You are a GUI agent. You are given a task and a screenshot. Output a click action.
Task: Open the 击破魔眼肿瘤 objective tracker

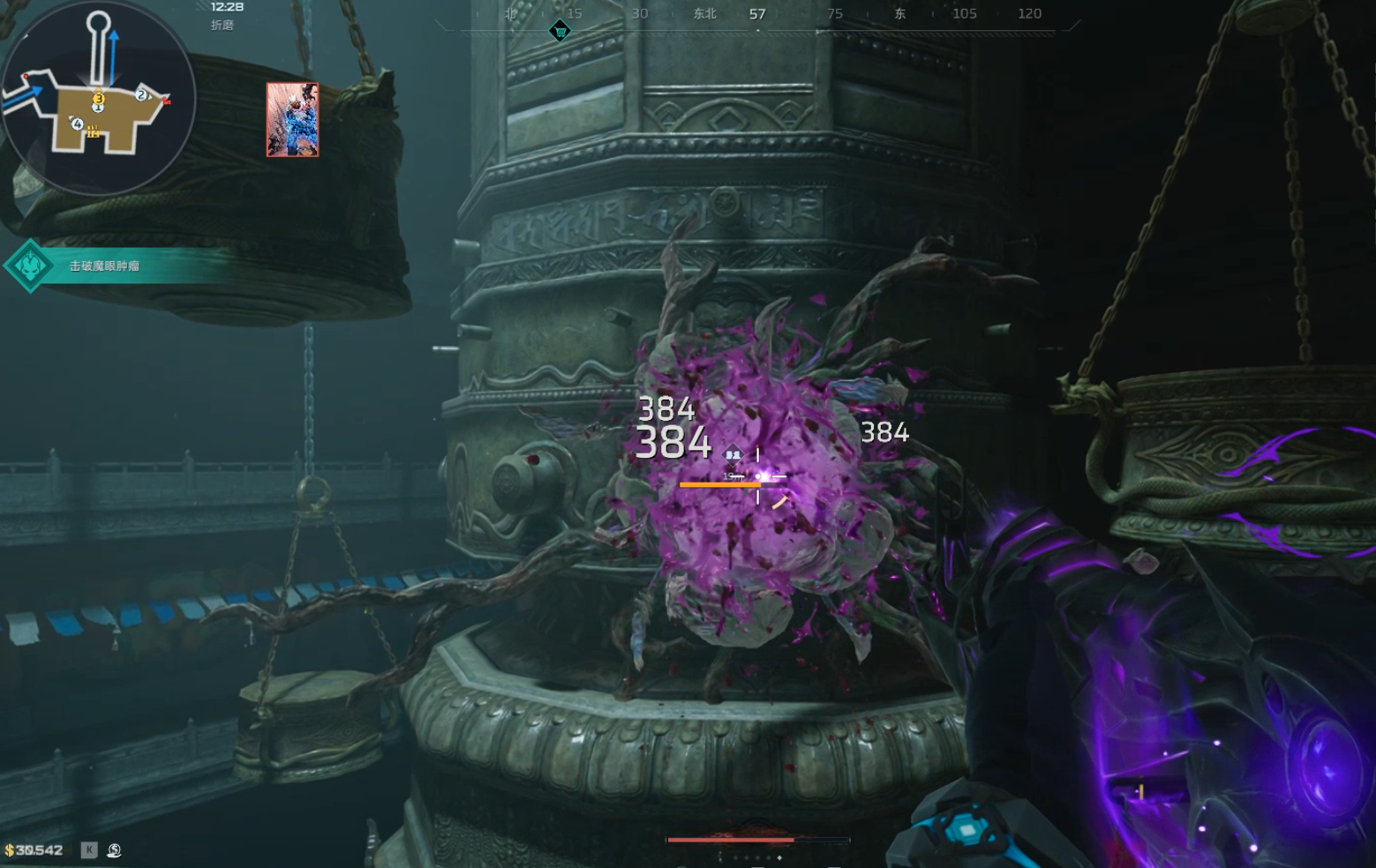pyautogui.click(x=104, y=266)
